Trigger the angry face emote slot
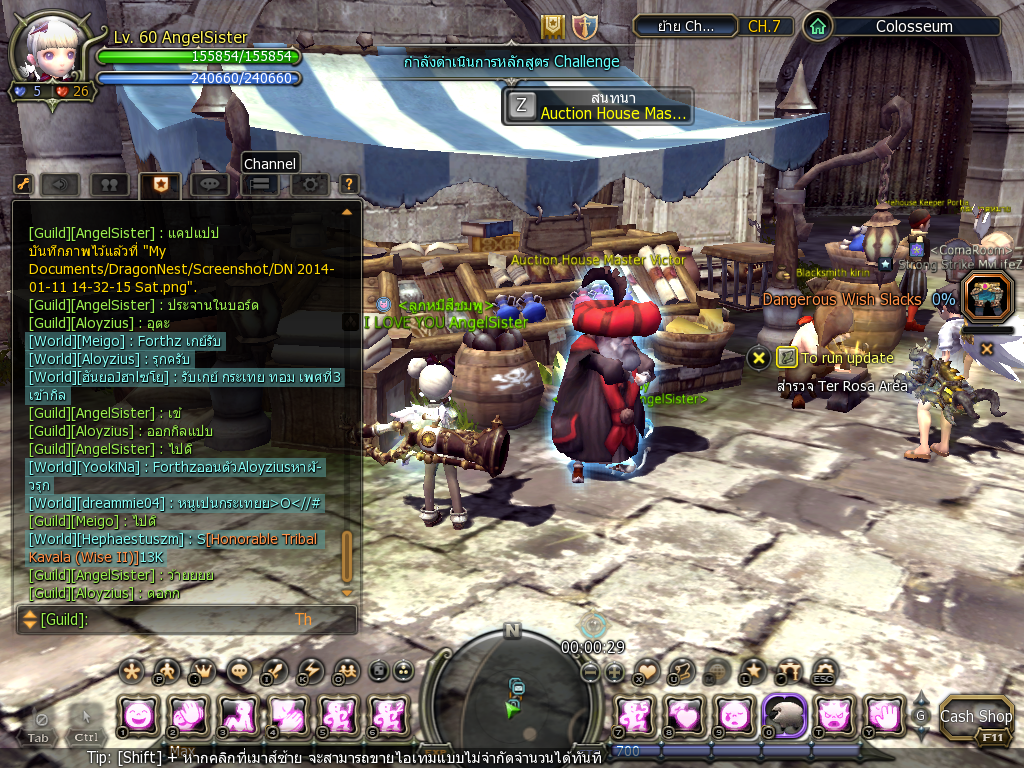 [x=835, y=715]
